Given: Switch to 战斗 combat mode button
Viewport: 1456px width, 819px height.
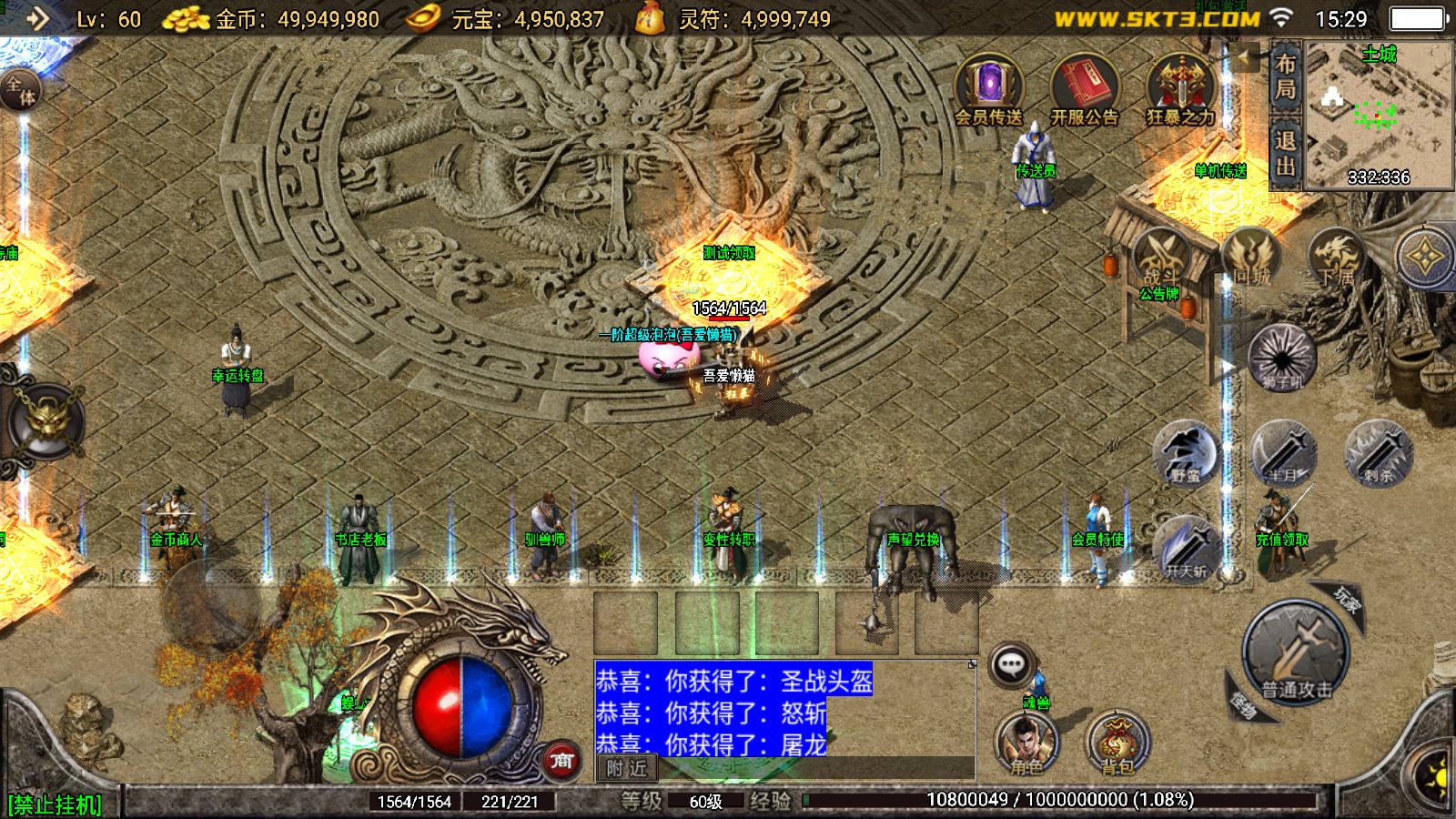Looking at the screenshot, I should (1160, 259).
